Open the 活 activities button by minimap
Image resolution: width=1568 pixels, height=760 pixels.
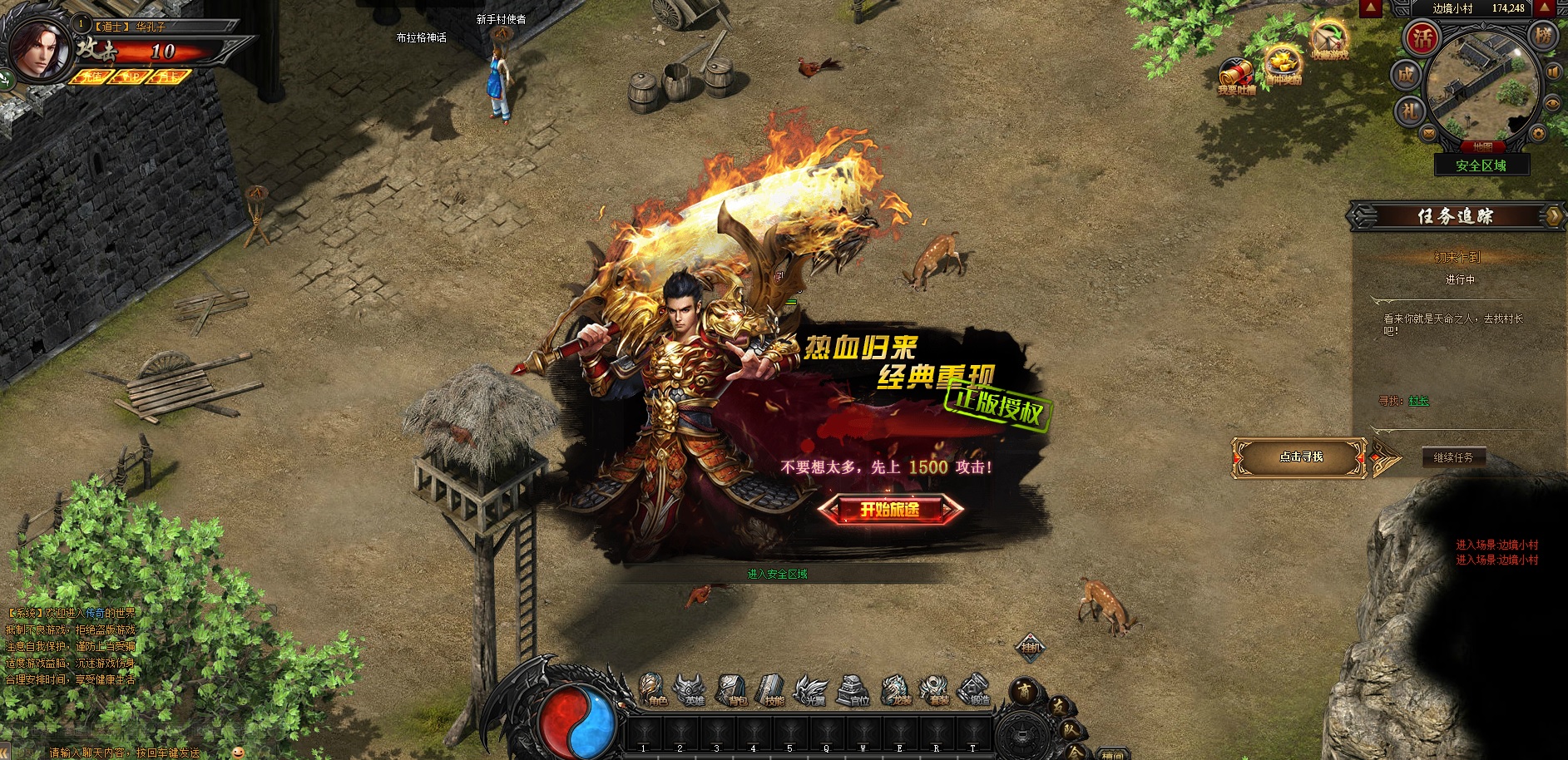tap(1422, 37)
